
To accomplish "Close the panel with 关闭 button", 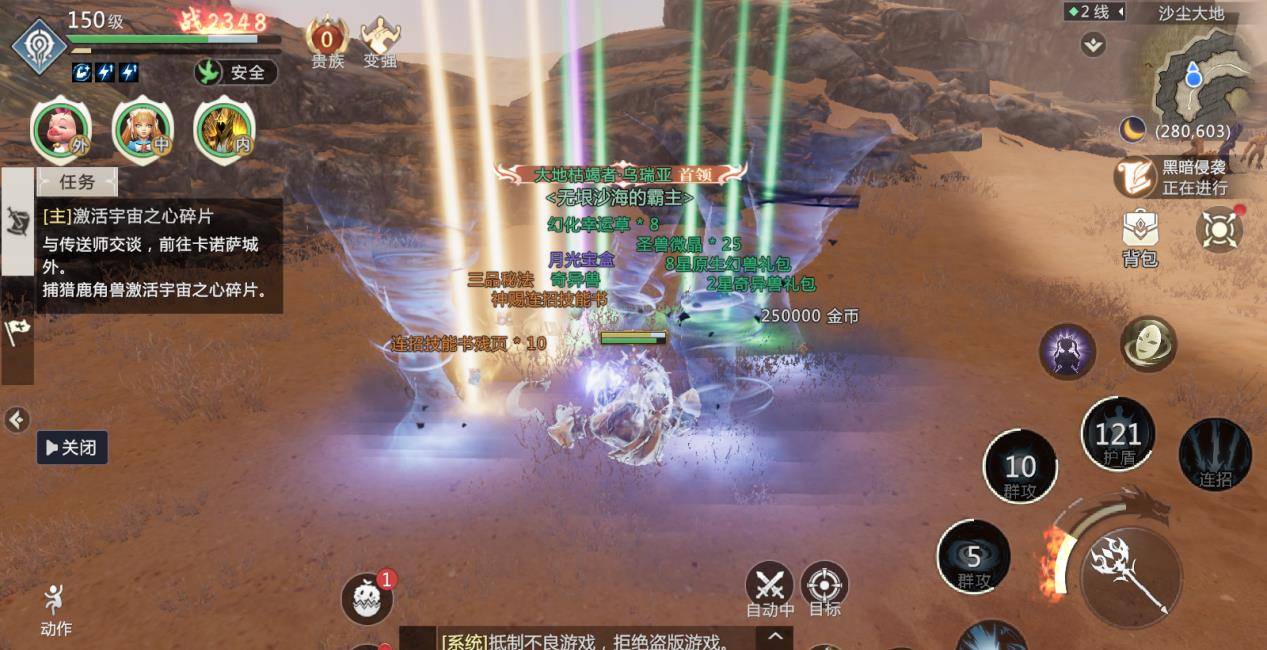I will [72, 447].
